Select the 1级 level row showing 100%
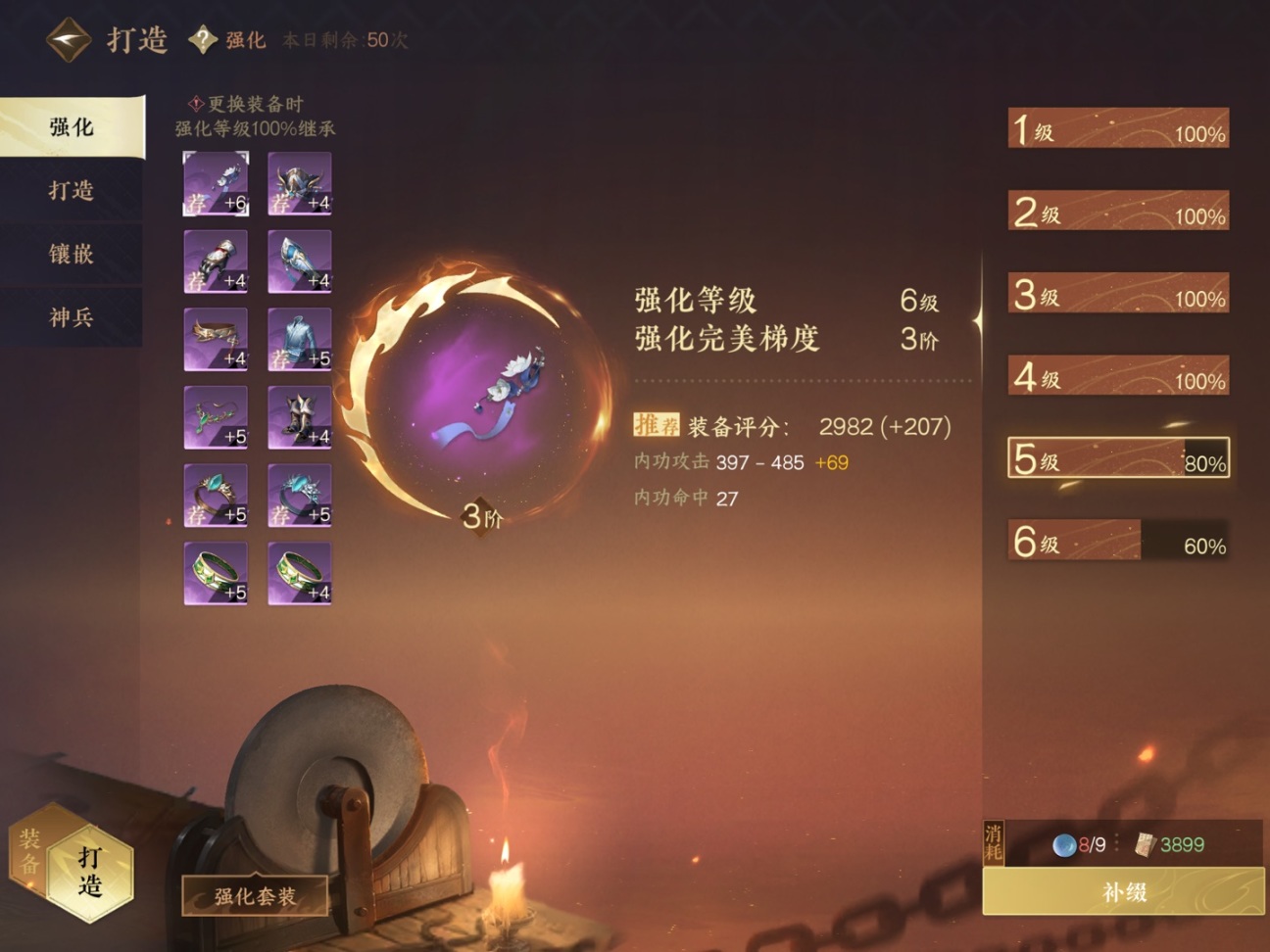Image resolution: width=1270 pixels, height=952 pixels. pos(1117,128)
